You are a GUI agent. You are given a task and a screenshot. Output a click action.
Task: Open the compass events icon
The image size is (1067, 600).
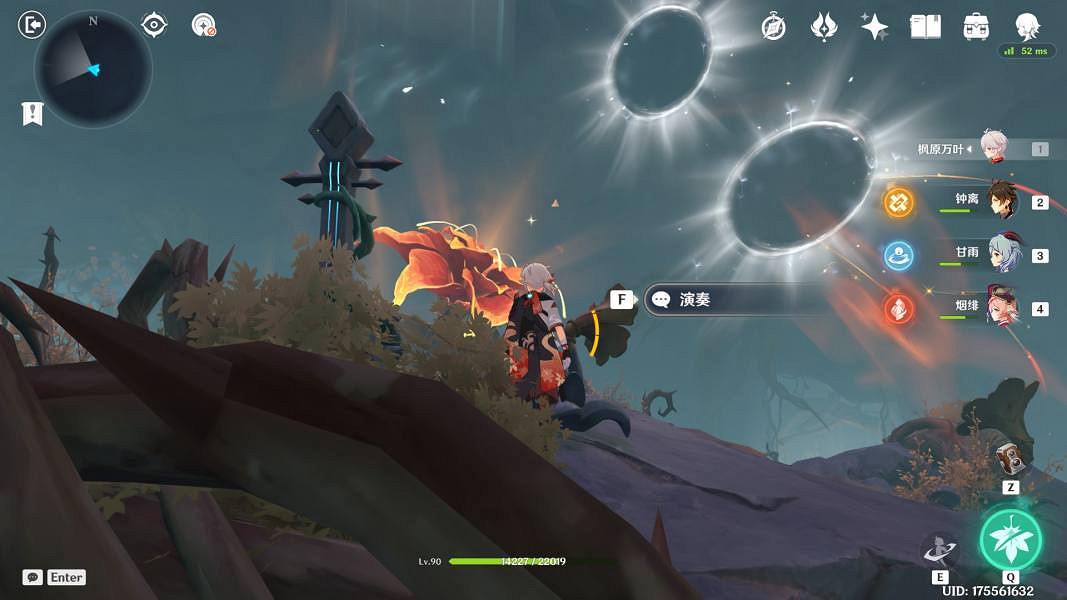coord(773,27)
